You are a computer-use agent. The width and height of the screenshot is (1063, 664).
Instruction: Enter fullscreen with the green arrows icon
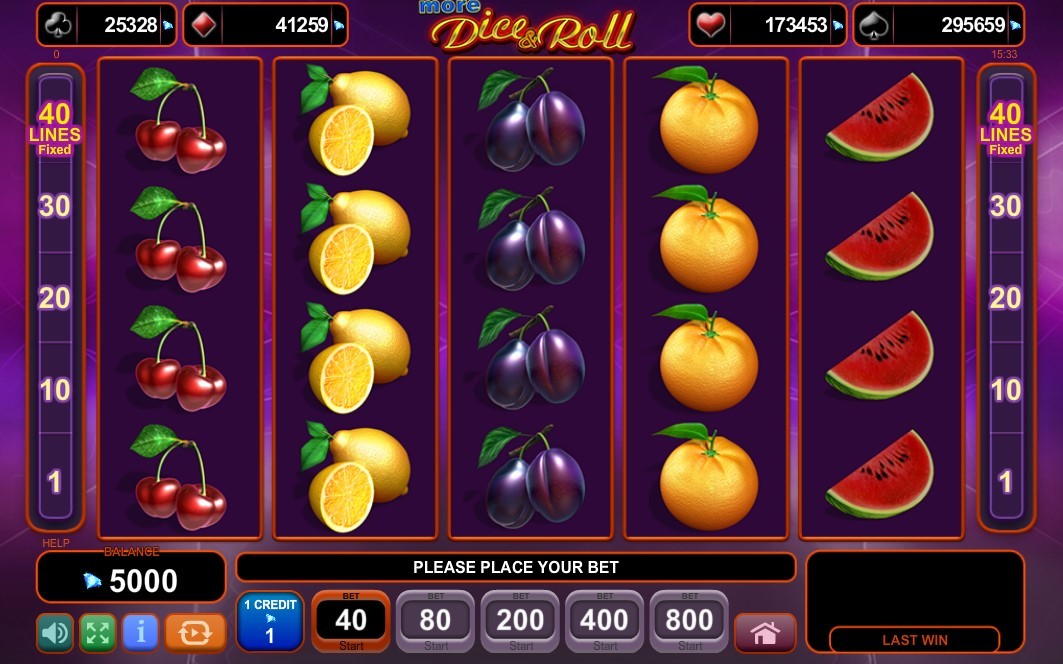pos(98,632)
